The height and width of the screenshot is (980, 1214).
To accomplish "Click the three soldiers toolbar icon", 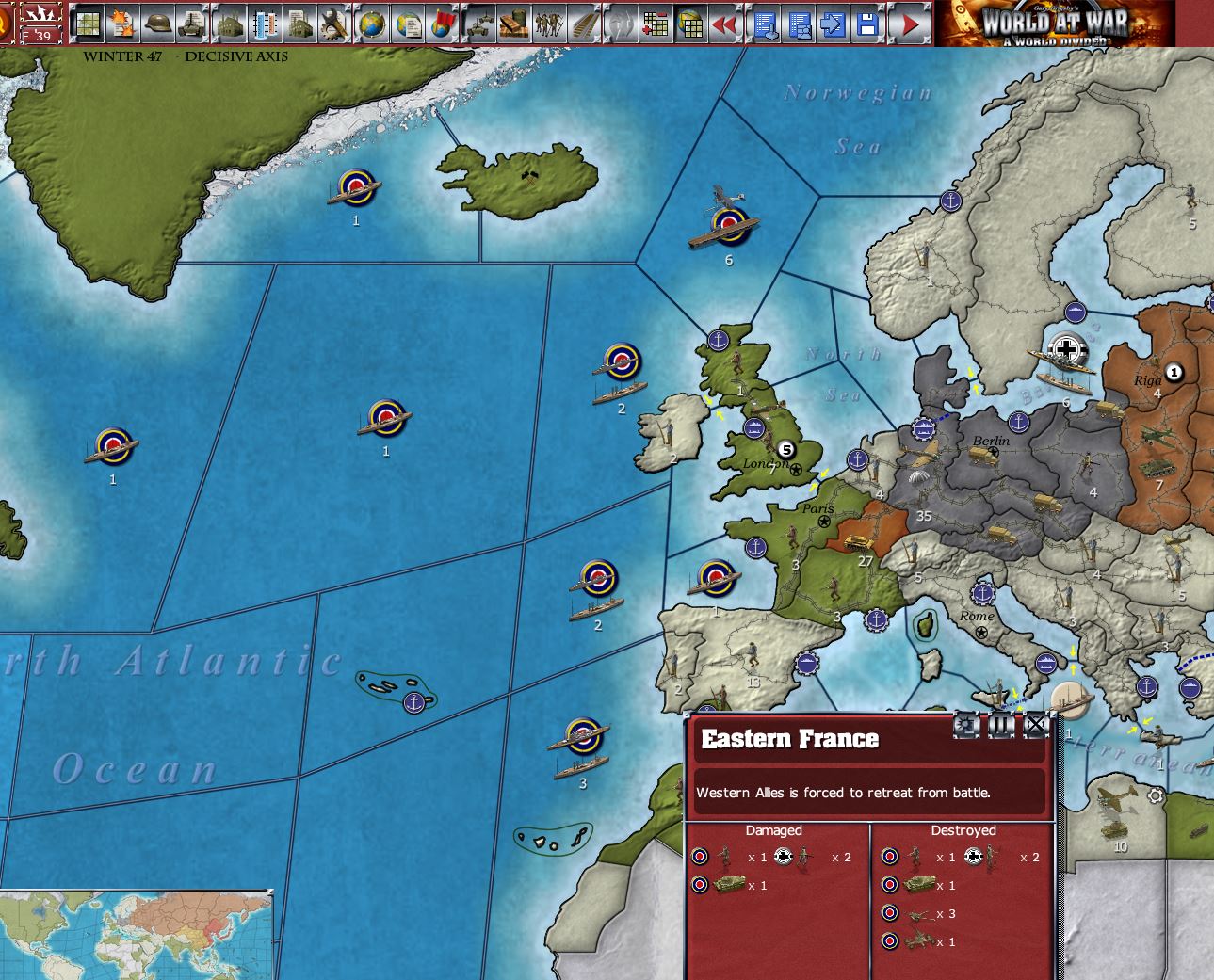I will click(x=547, y=24).
